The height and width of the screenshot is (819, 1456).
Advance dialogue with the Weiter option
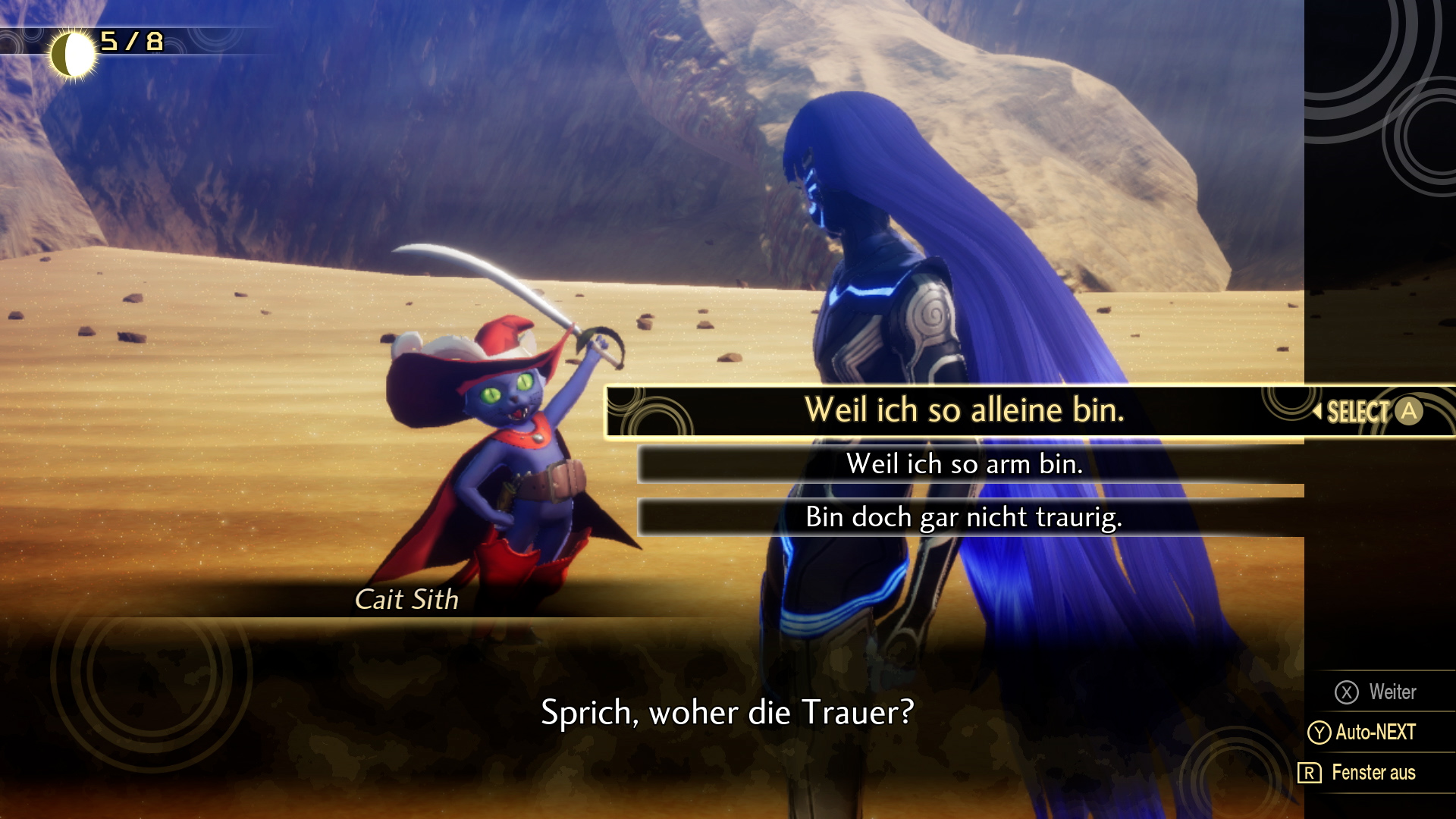tap(1376, 692)
